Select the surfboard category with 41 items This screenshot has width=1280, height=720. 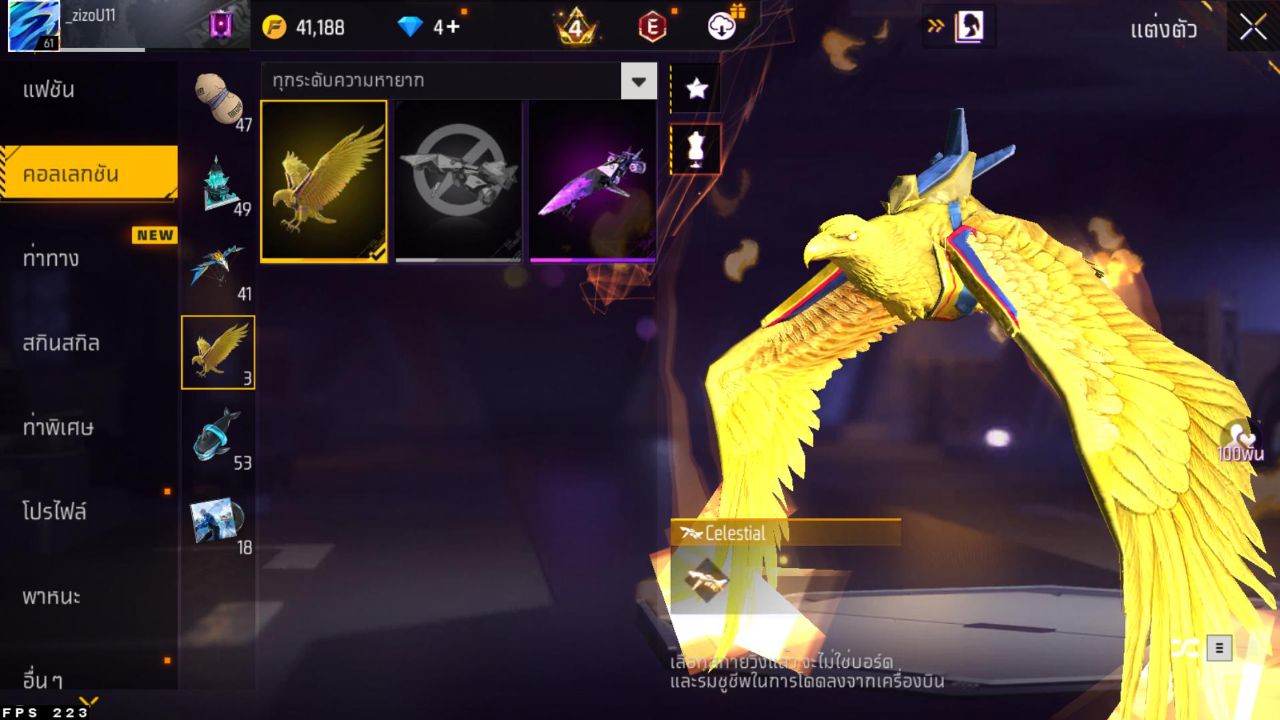pos(218,262)
